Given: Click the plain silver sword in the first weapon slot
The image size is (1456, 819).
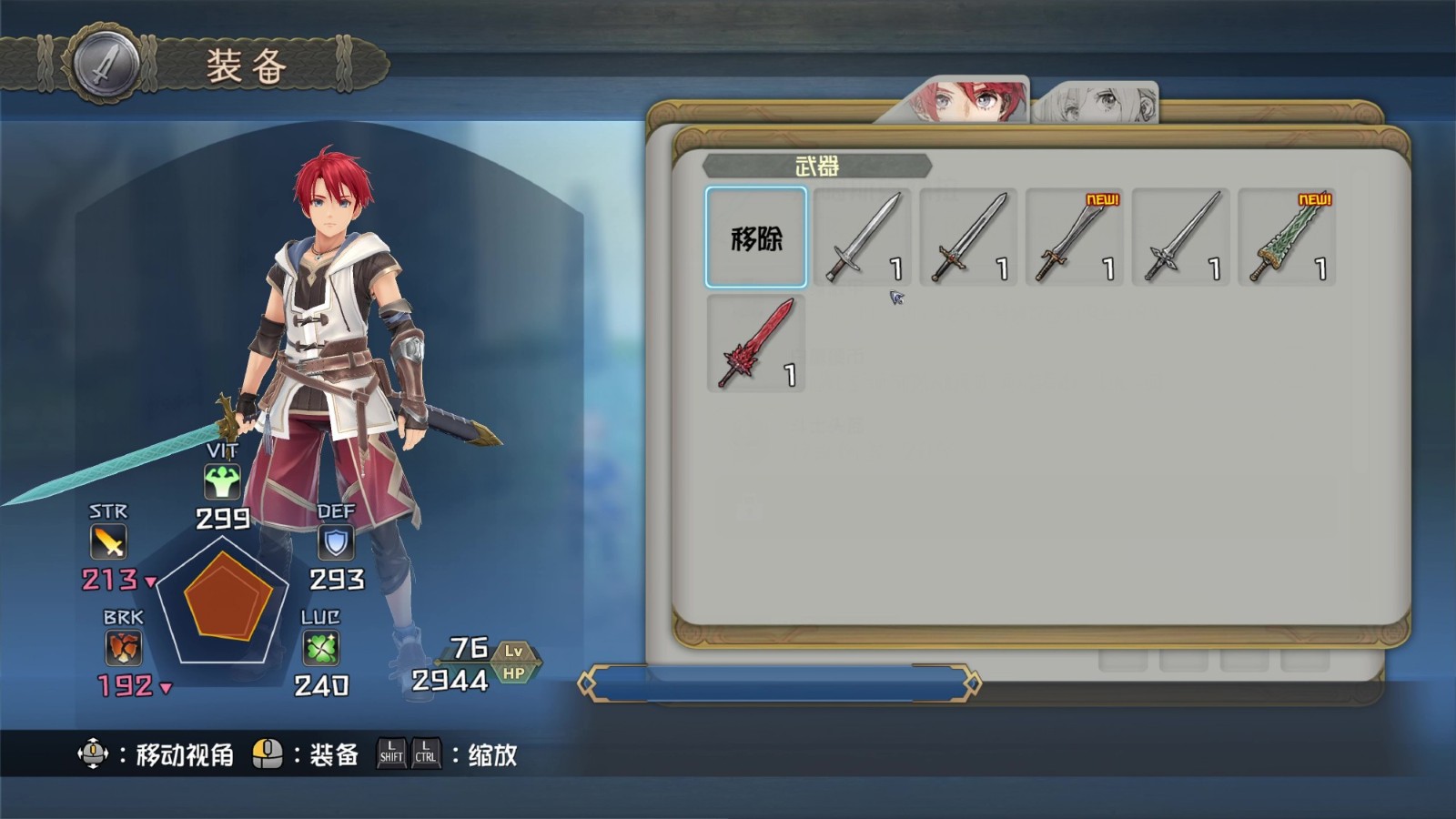Looking at the screenshot, I should pyautogui.click(x=863, y=237).
